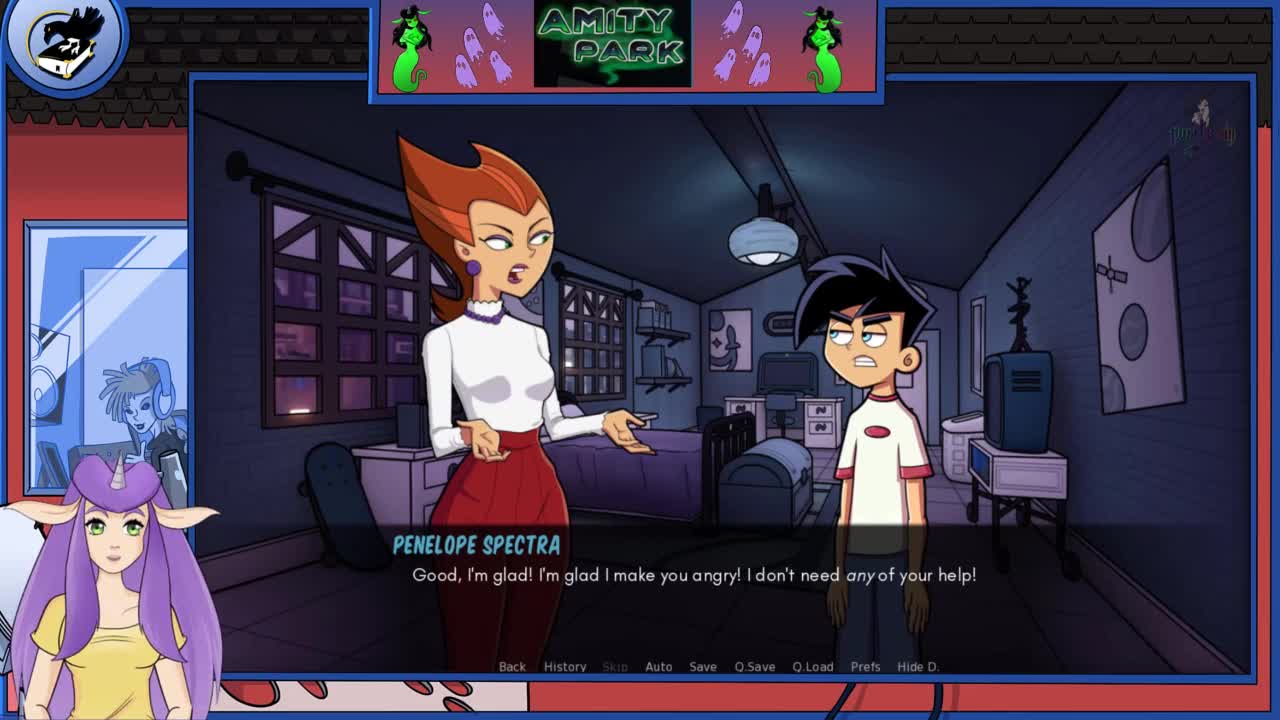1280x720 pixels.
Task: Open the Save menu
Action: pyautogui.click(x=703, y=667)
